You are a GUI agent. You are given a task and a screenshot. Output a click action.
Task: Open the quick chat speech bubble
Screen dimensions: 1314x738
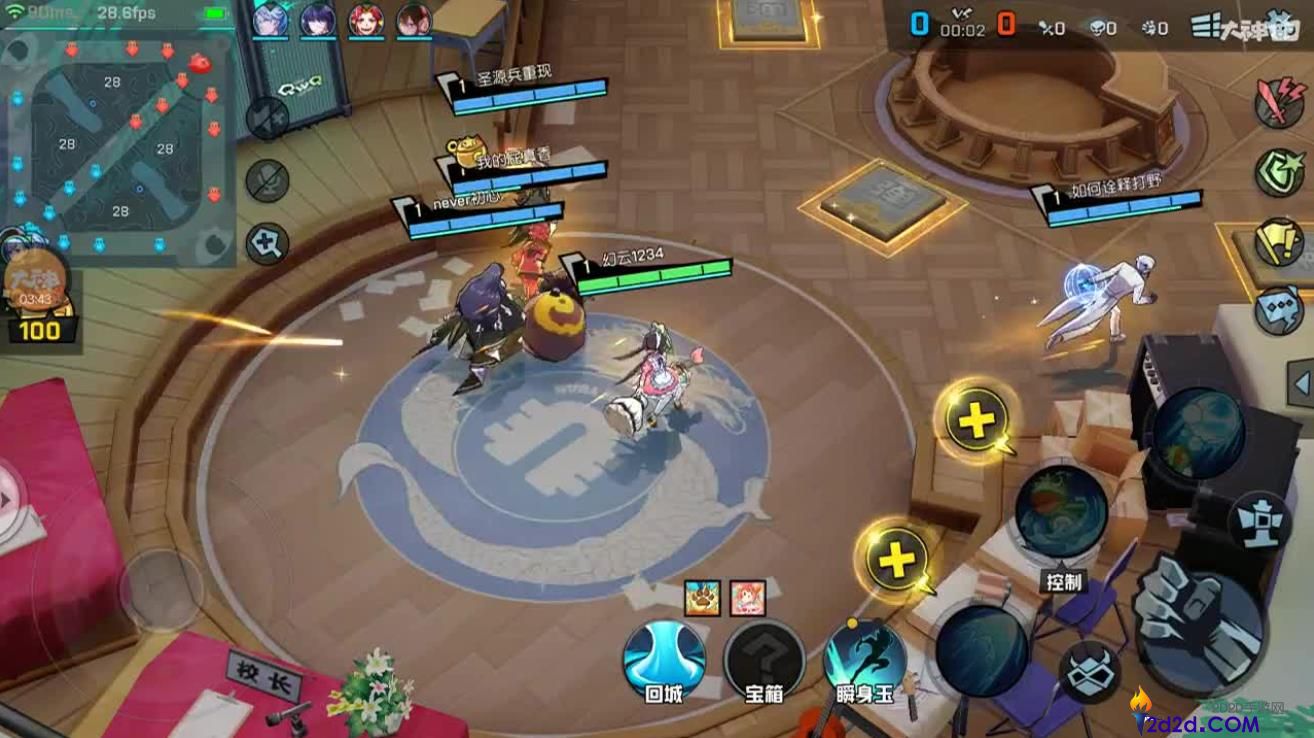tap(1279, 309)
